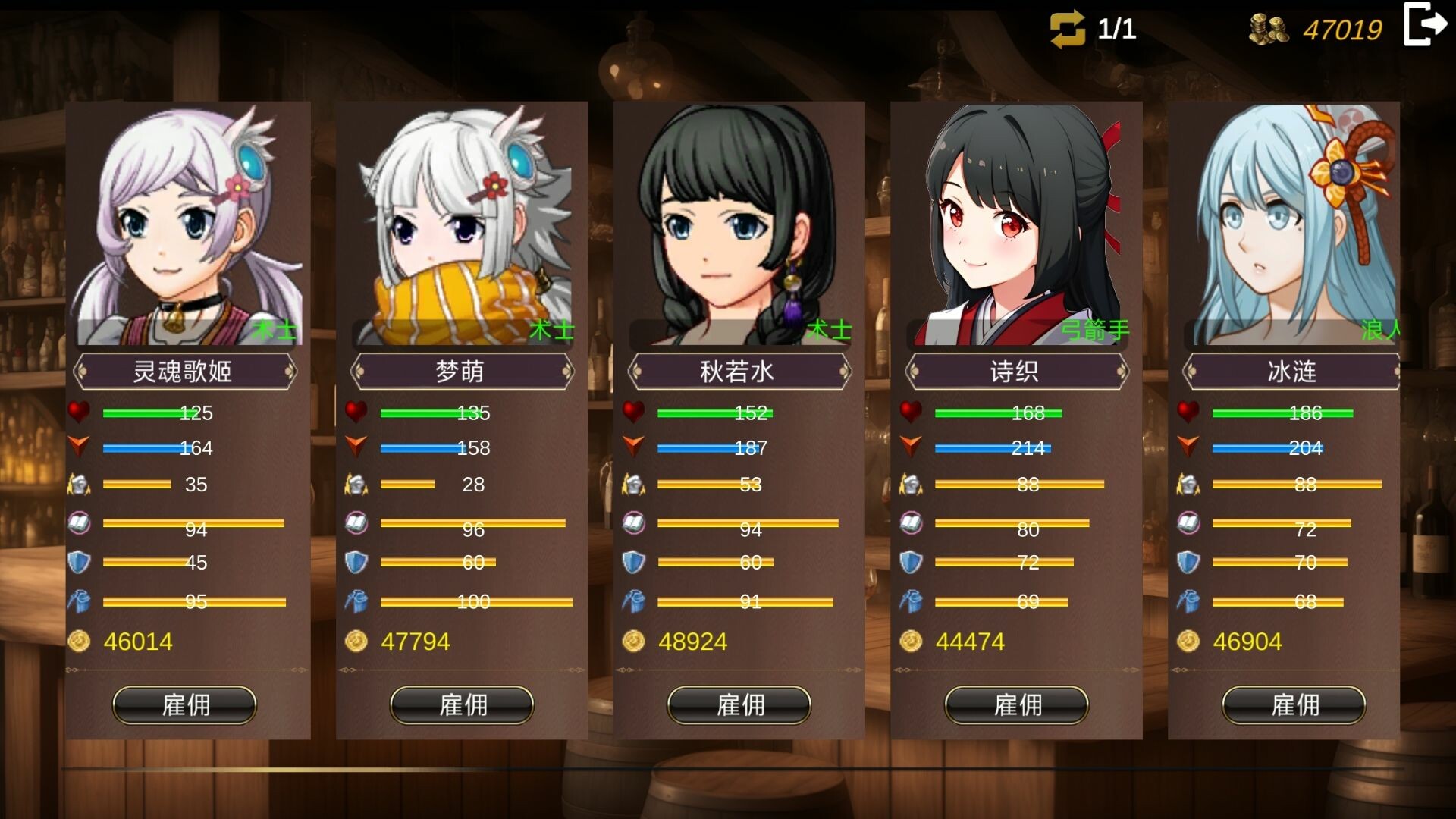Select the 诗织 name plate
The width and height of the screenshot is (1456, 819).
tap(1017, 372)
